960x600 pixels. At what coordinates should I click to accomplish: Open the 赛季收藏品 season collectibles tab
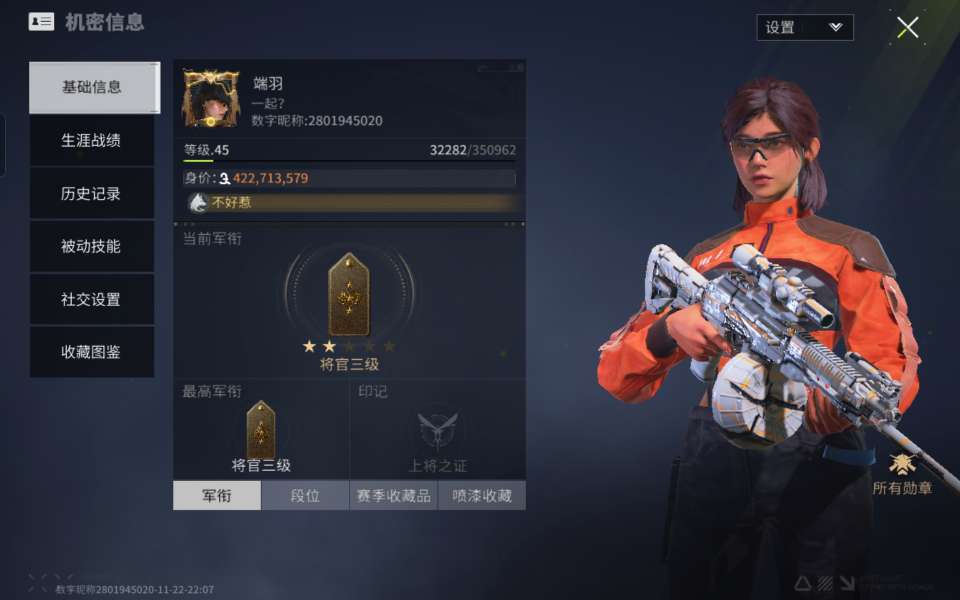coord(393,496)
